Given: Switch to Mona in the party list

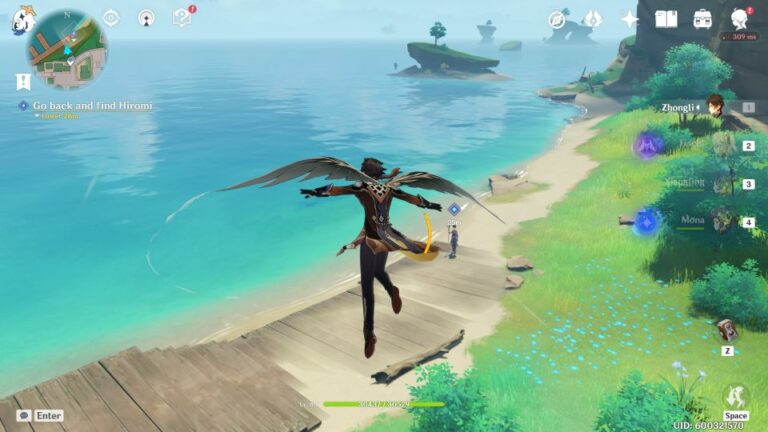Looking at the screenshot, I should pos(723,221).
